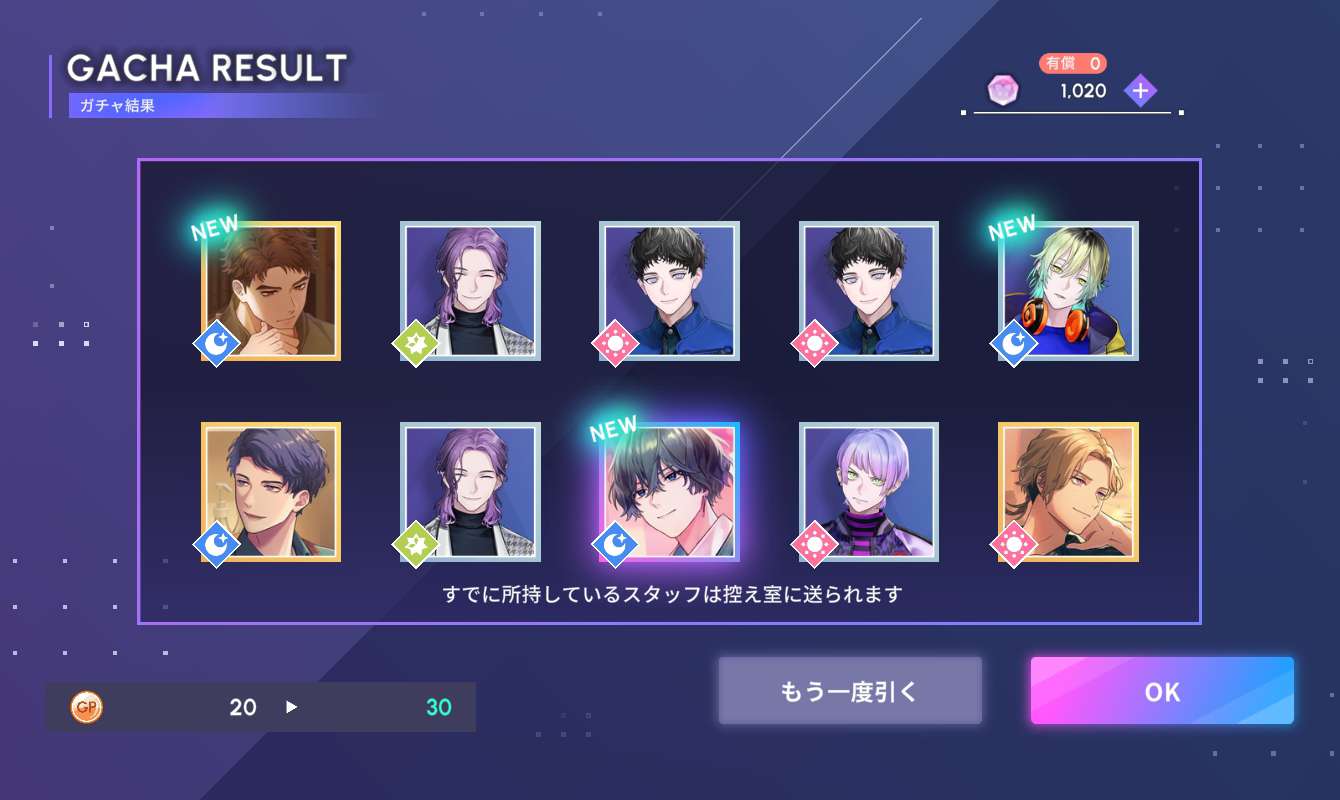Select the new brown-haired staff card
Image resolution: width=1340 pixels, height=800 pixels.
click(x=271, y=291)
